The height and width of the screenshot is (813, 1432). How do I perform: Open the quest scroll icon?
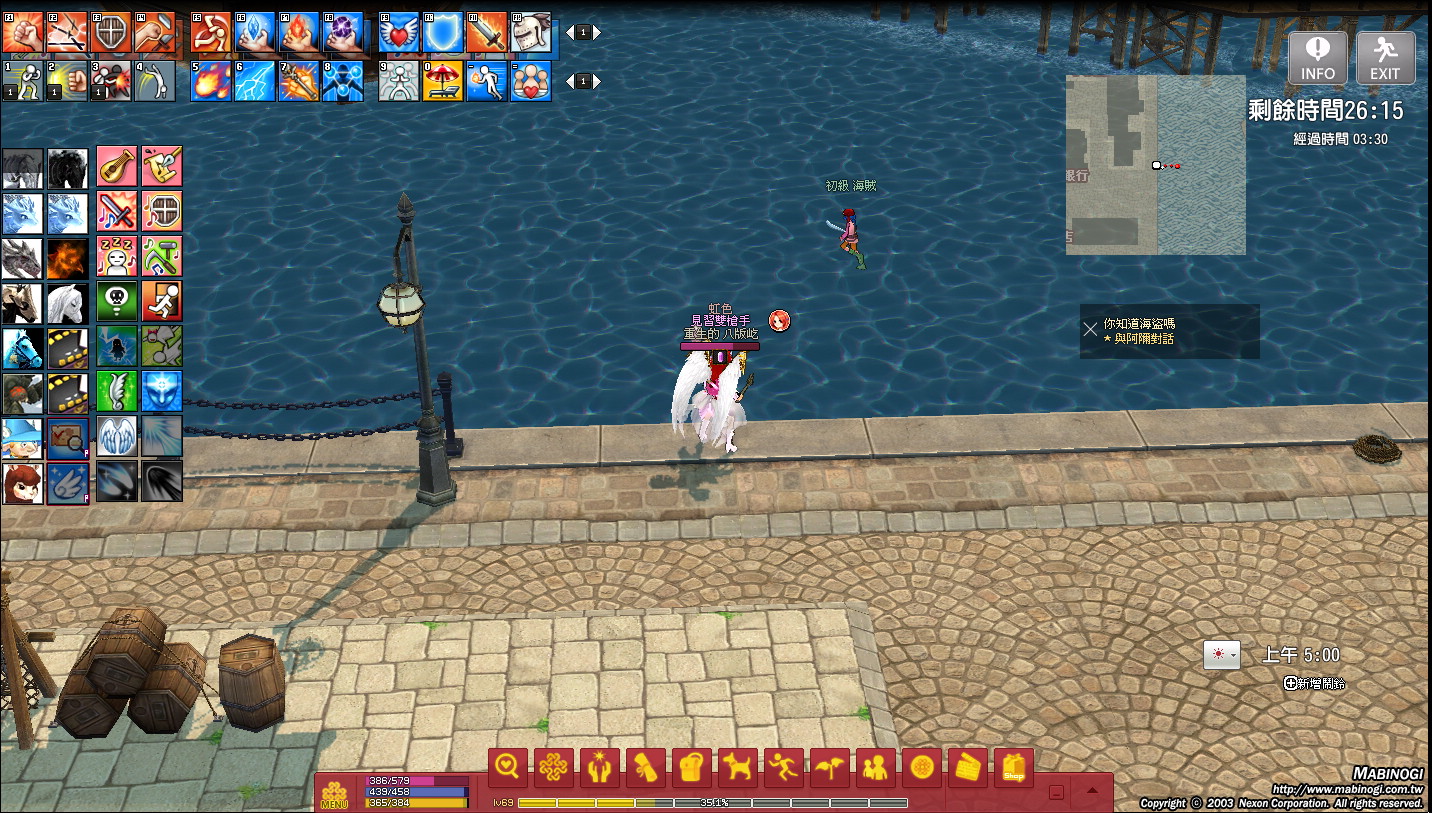[646, 768]
